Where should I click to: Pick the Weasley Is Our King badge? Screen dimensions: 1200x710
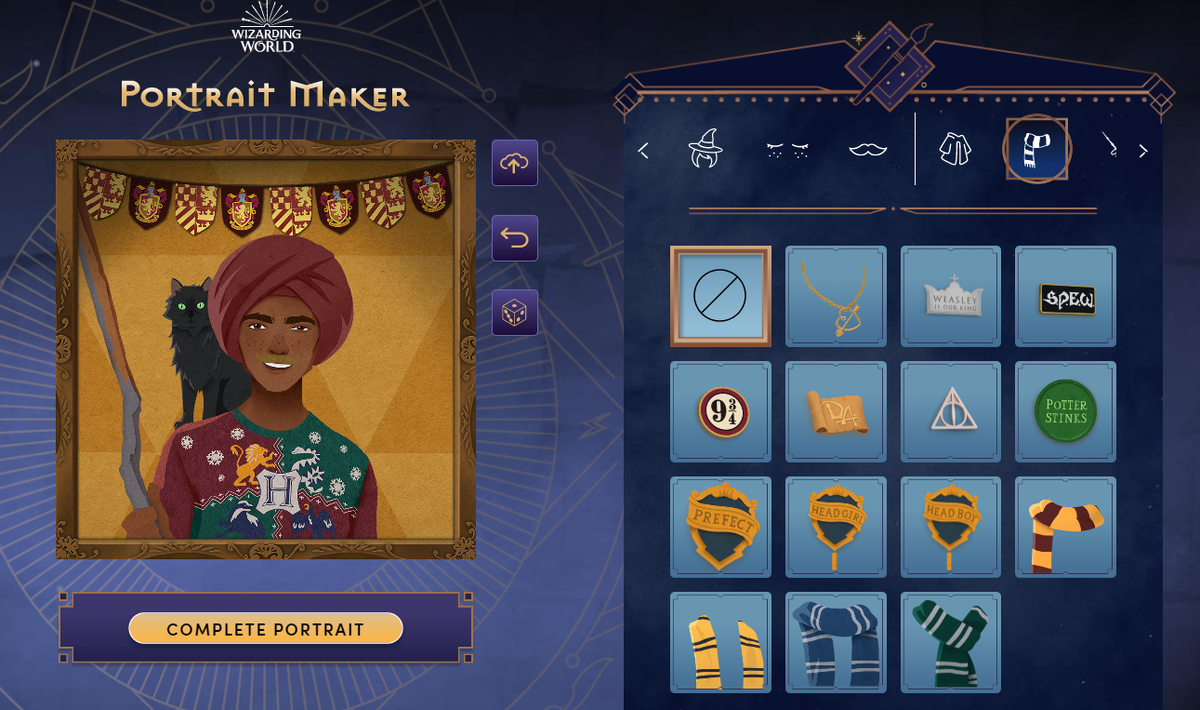point(950,296)
